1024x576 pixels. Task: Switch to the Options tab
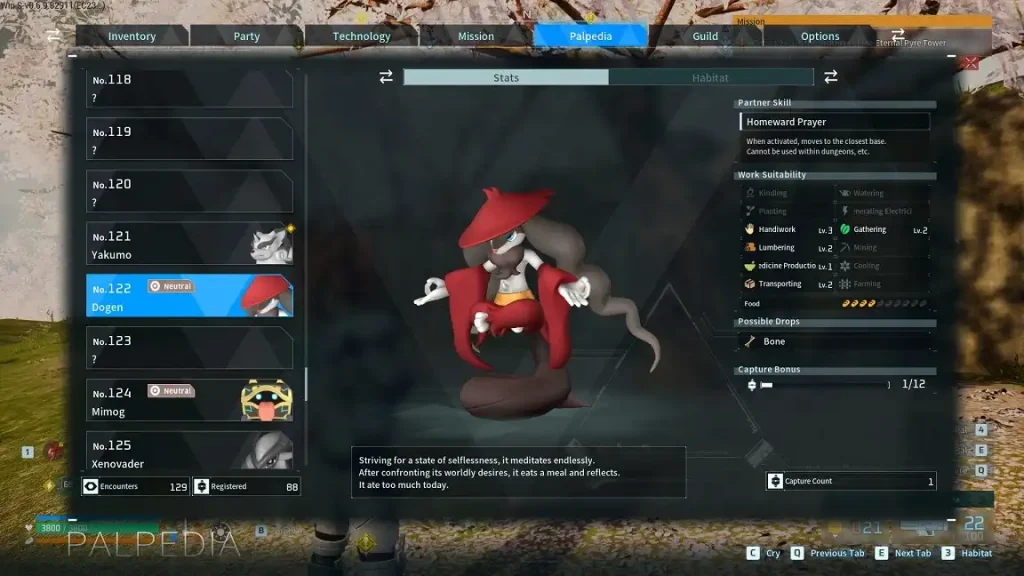[x=820, y=36]
